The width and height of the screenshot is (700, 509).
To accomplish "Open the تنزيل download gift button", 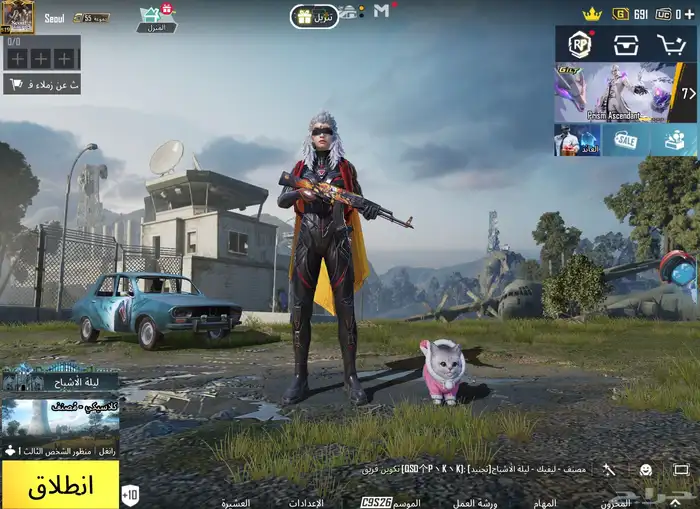I will click(x=314, y=17).
